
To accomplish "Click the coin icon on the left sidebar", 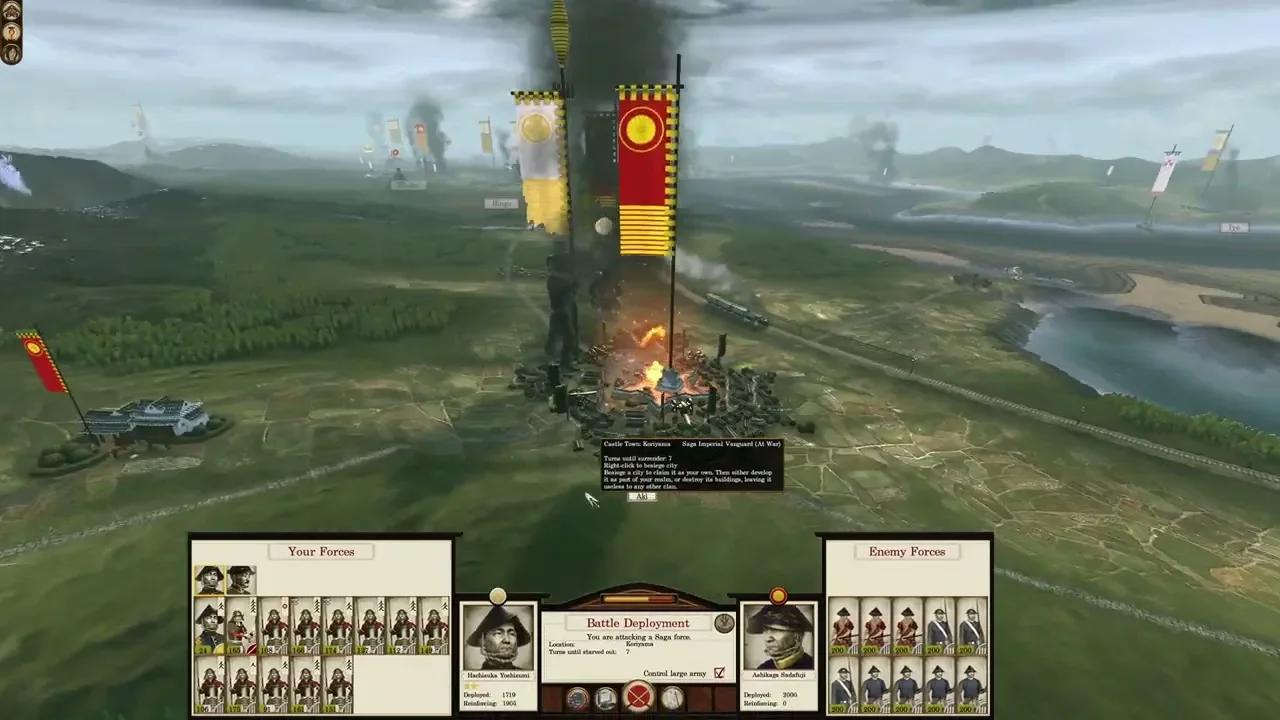I will click(11, 31).
